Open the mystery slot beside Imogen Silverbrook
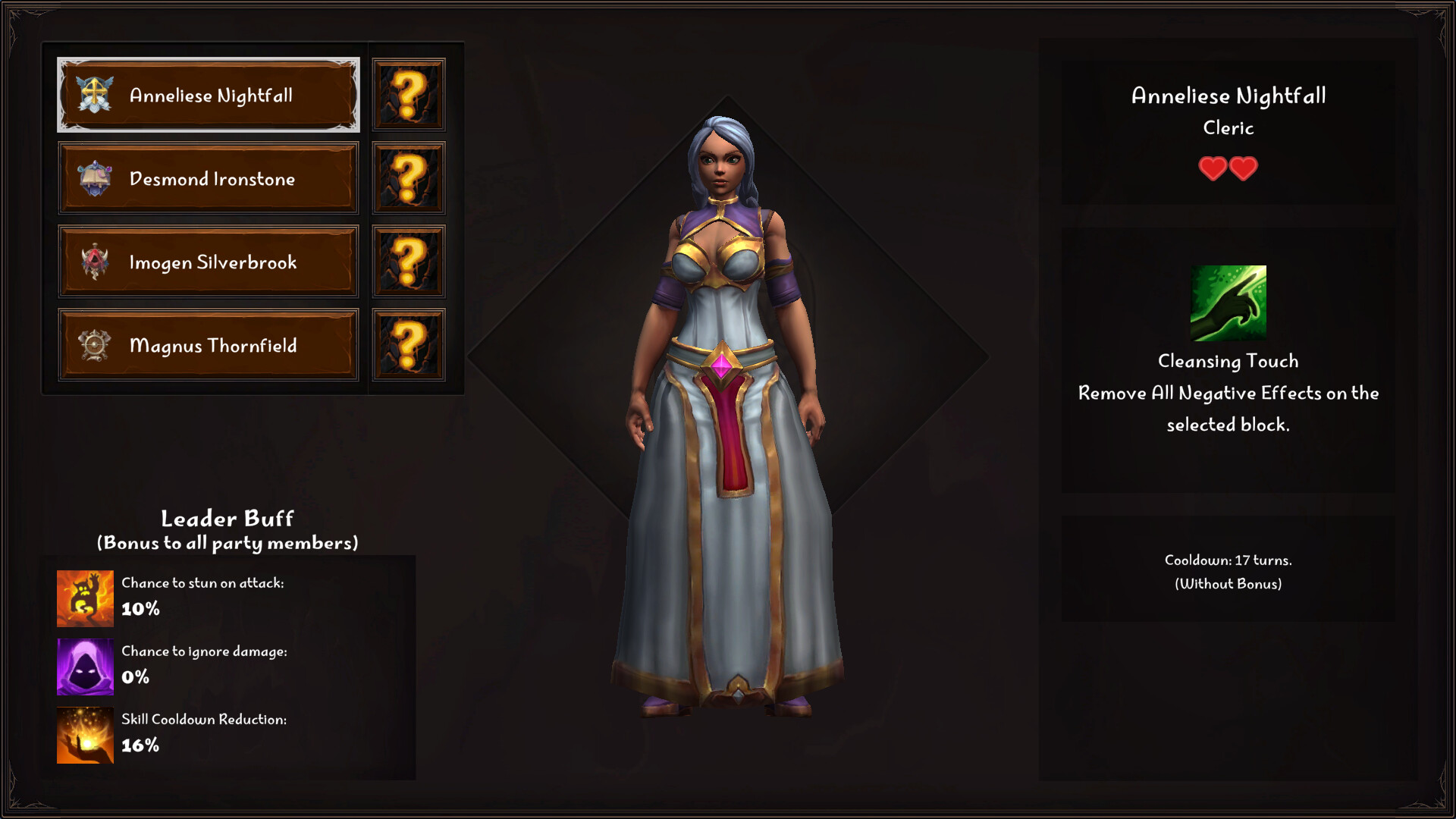The image size is (1456, 819). pos(408,260)
